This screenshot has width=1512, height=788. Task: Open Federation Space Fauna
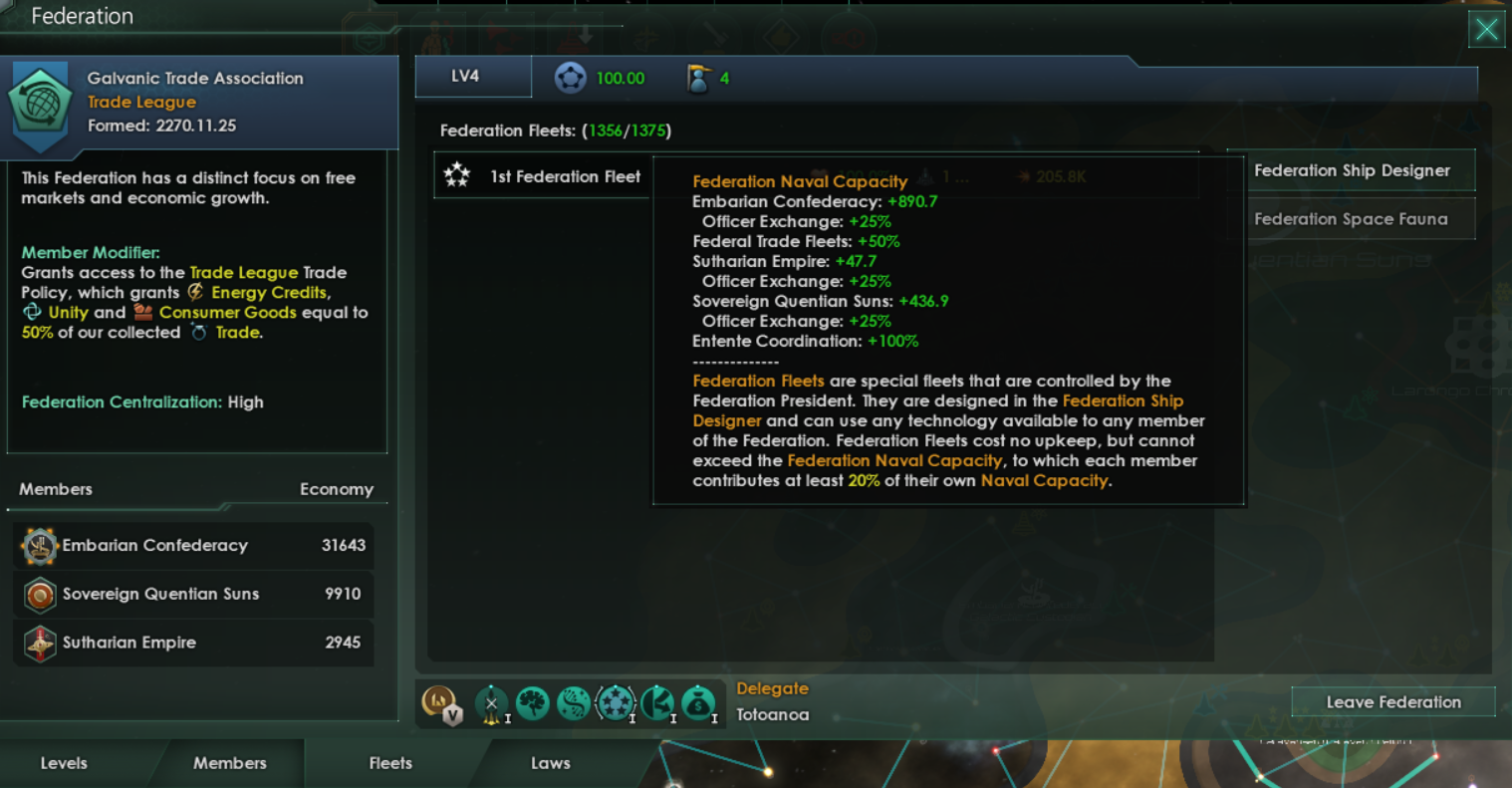tap(1358, 217)
